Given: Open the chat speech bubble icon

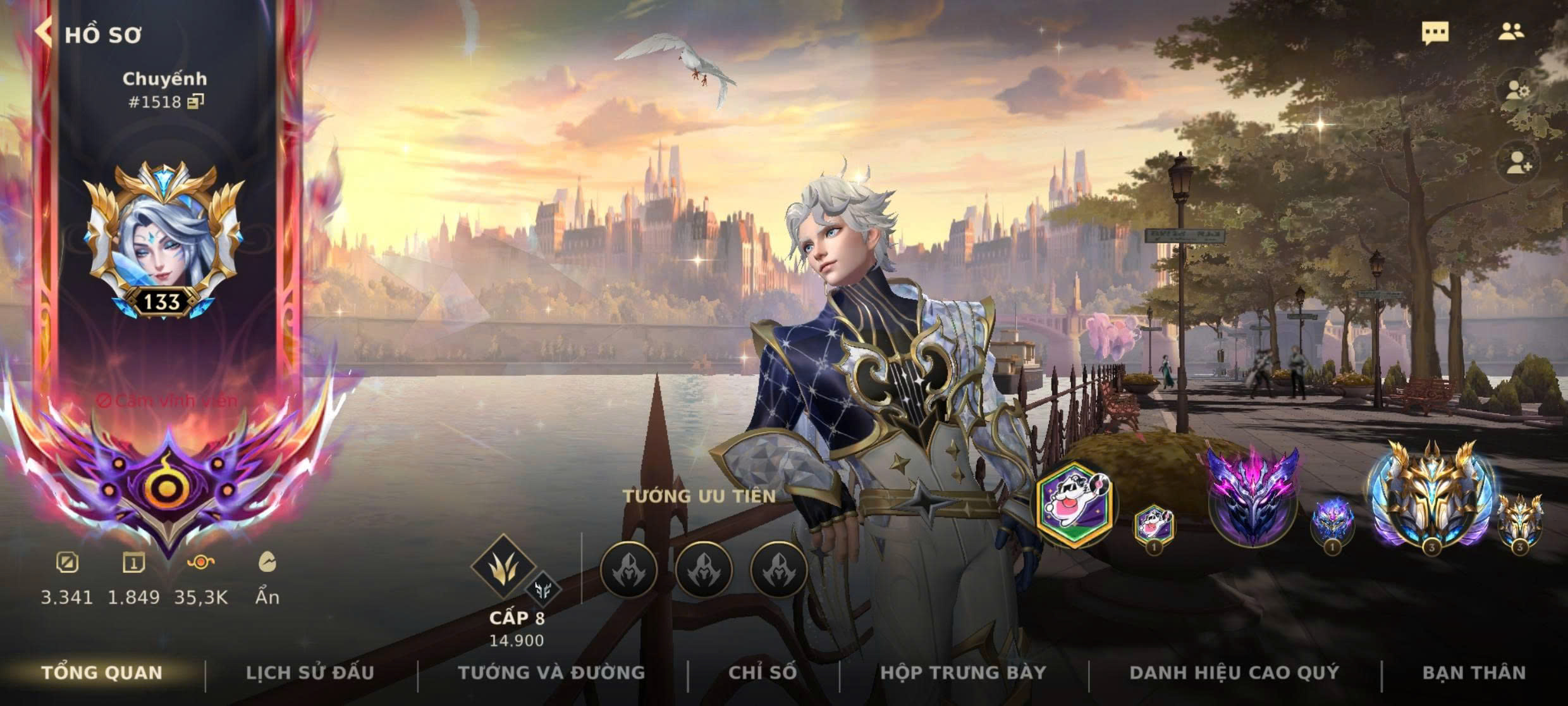Looking at the screenshot, I should (x=1435, y=33).
